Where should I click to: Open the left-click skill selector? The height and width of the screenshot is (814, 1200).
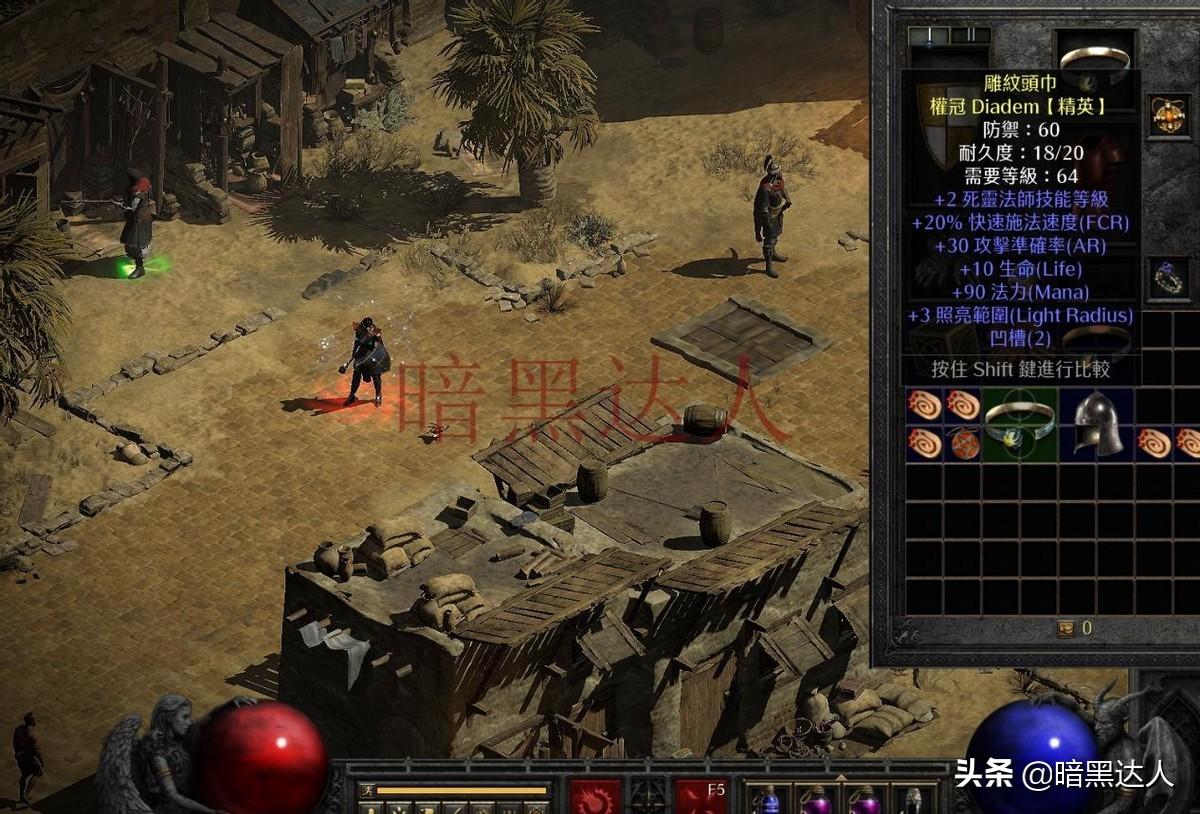click(x=595, y=799)
